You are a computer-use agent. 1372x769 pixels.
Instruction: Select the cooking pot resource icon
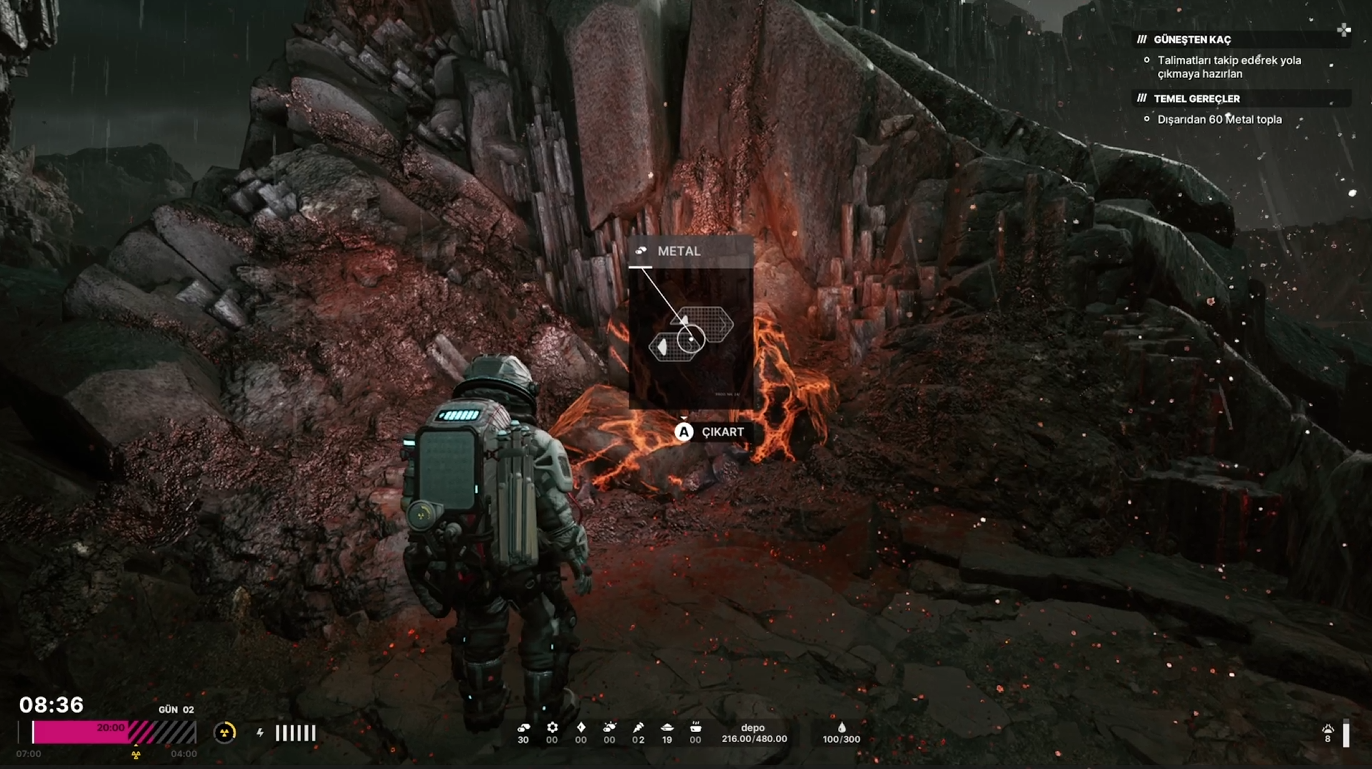click(x=695, y=728)
